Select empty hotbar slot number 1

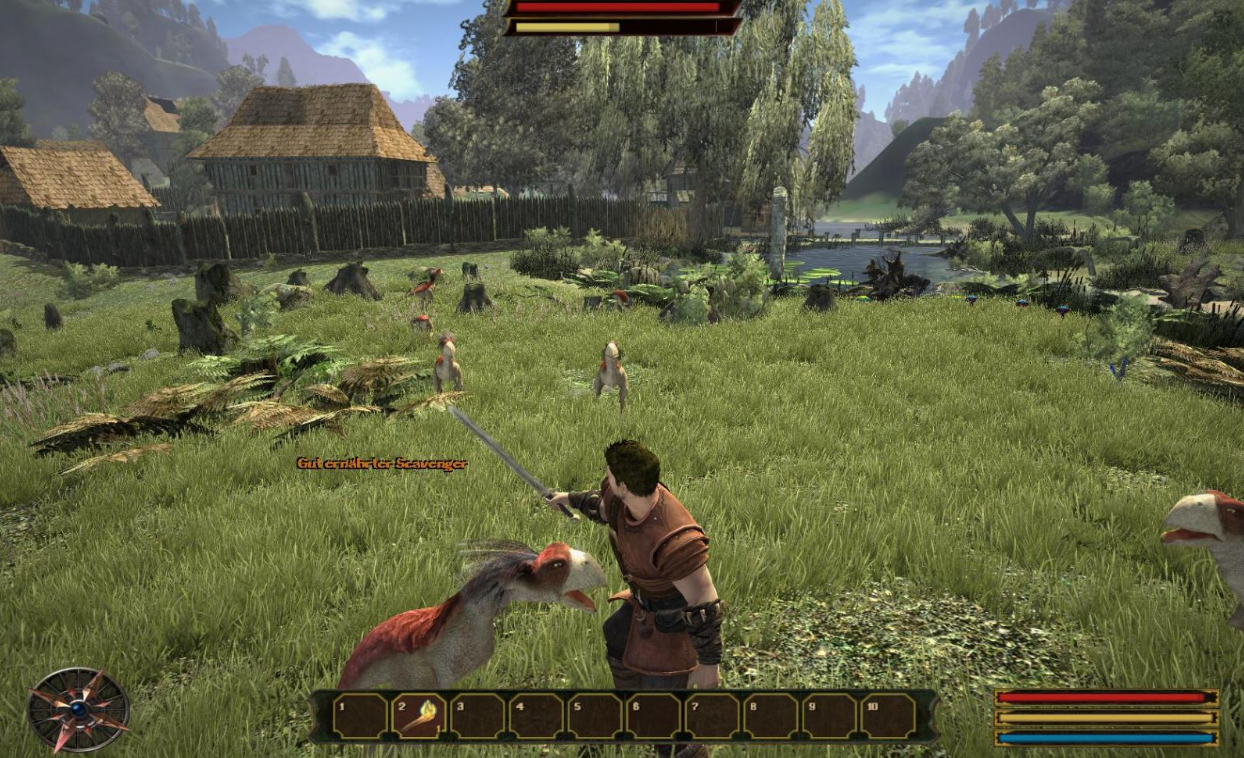click(x=360, y=716)
